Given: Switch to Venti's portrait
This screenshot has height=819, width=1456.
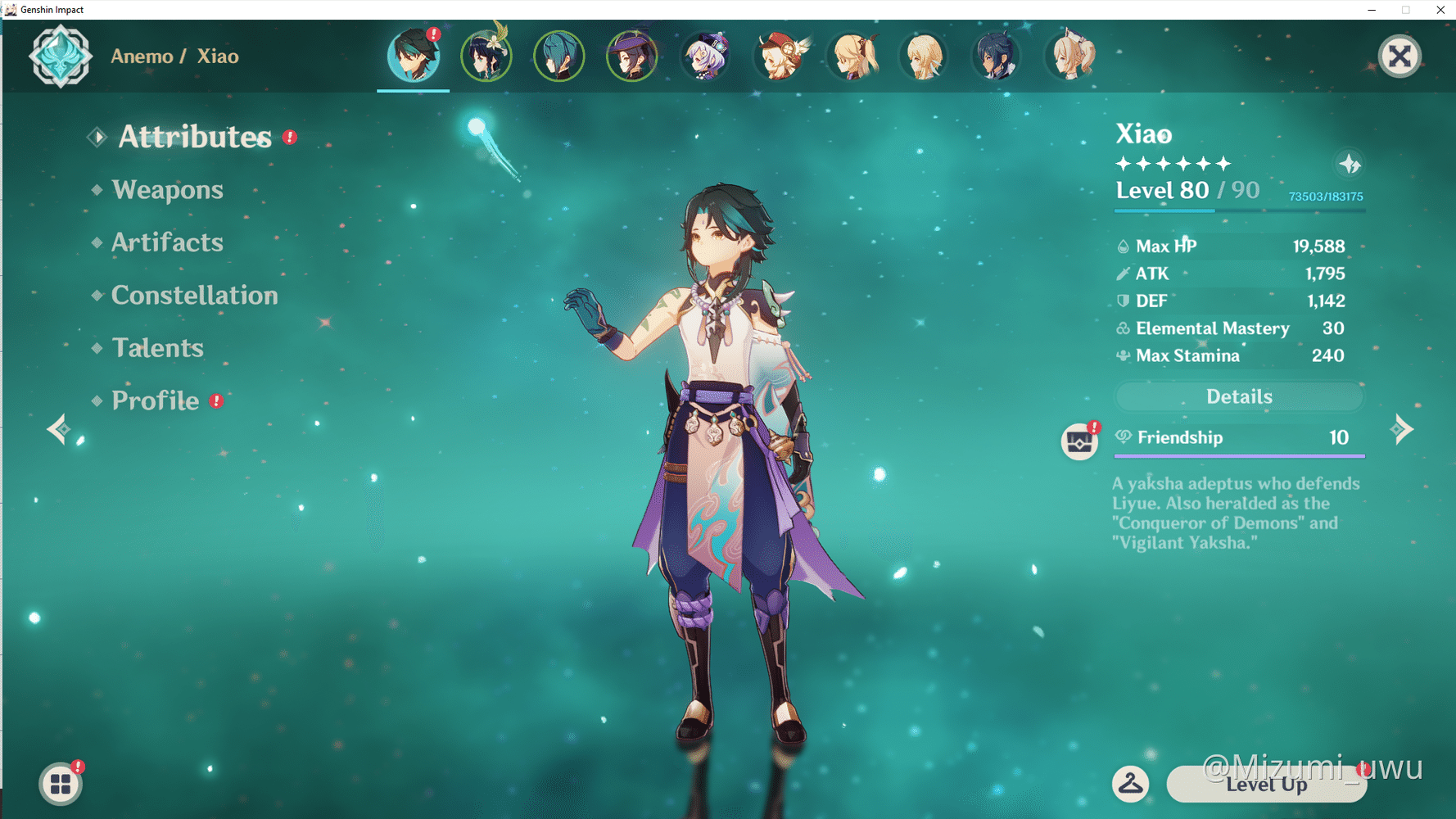Looking at the screenshot, I should (x=486, y=57).
